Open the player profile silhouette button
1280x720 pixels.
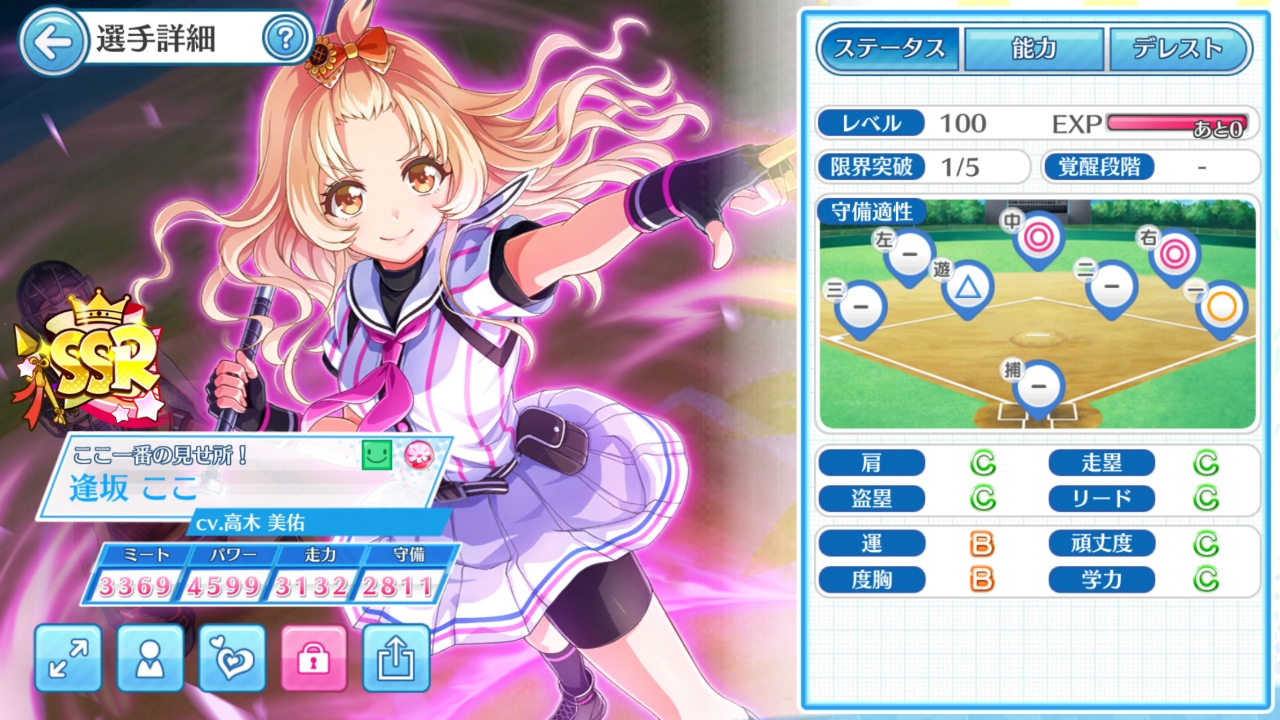click(x=150, y=658)
